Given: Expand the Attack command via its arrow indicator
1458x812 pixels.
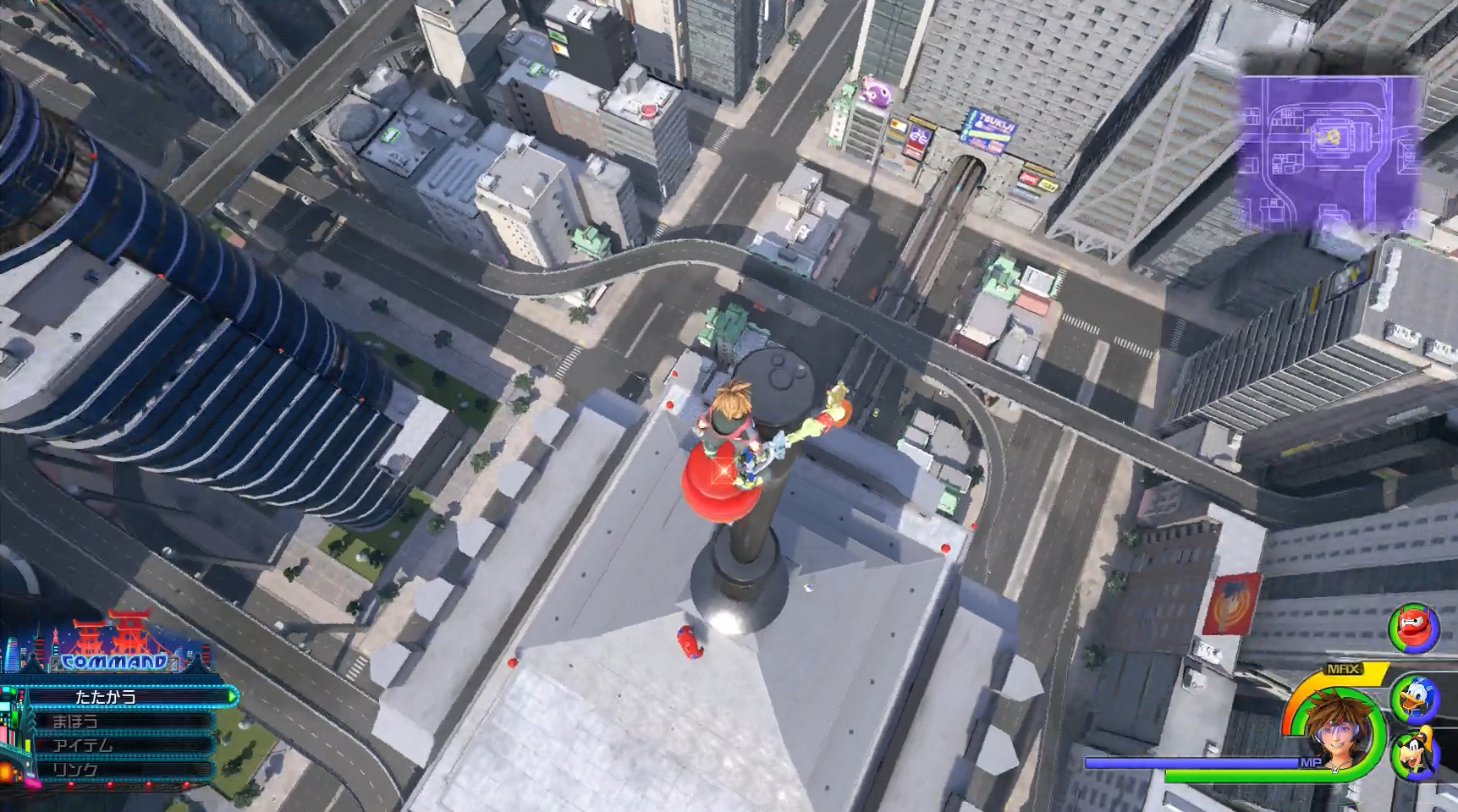Looking at the screenshot, I should point(231,695).
